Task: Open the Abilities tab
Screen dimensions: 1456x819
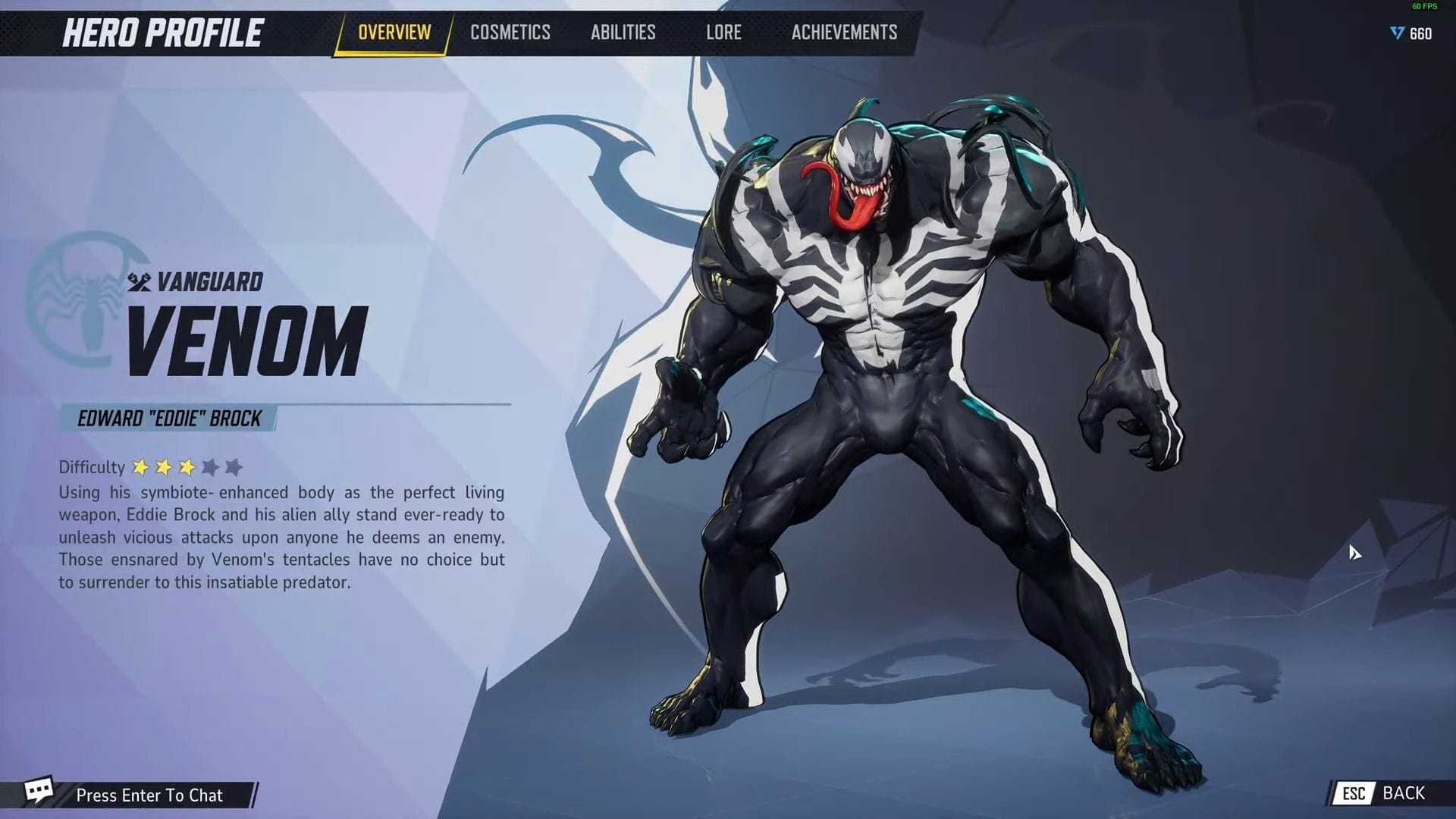Action: pyautogui.click(x=623, y=32)
